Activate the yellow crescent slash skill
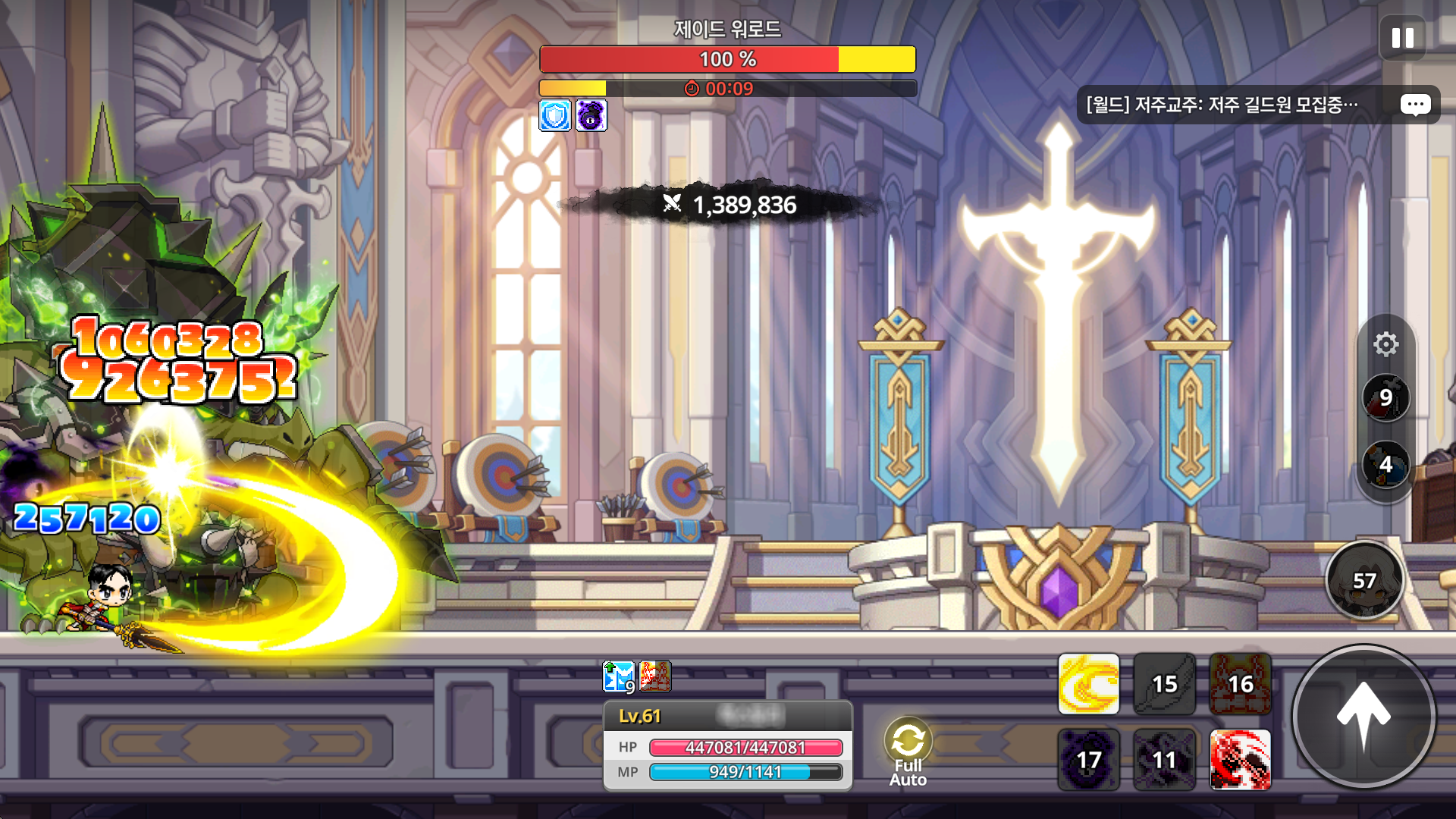Image resolution: width=1456 pixels, height=819 pixels. pyautogui.click(x=1088, y=684)
